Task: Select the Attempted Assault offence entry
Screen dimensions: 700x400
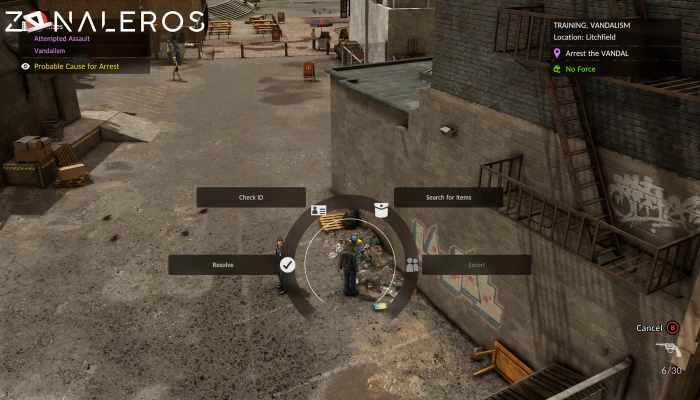Action: (63, 38)
